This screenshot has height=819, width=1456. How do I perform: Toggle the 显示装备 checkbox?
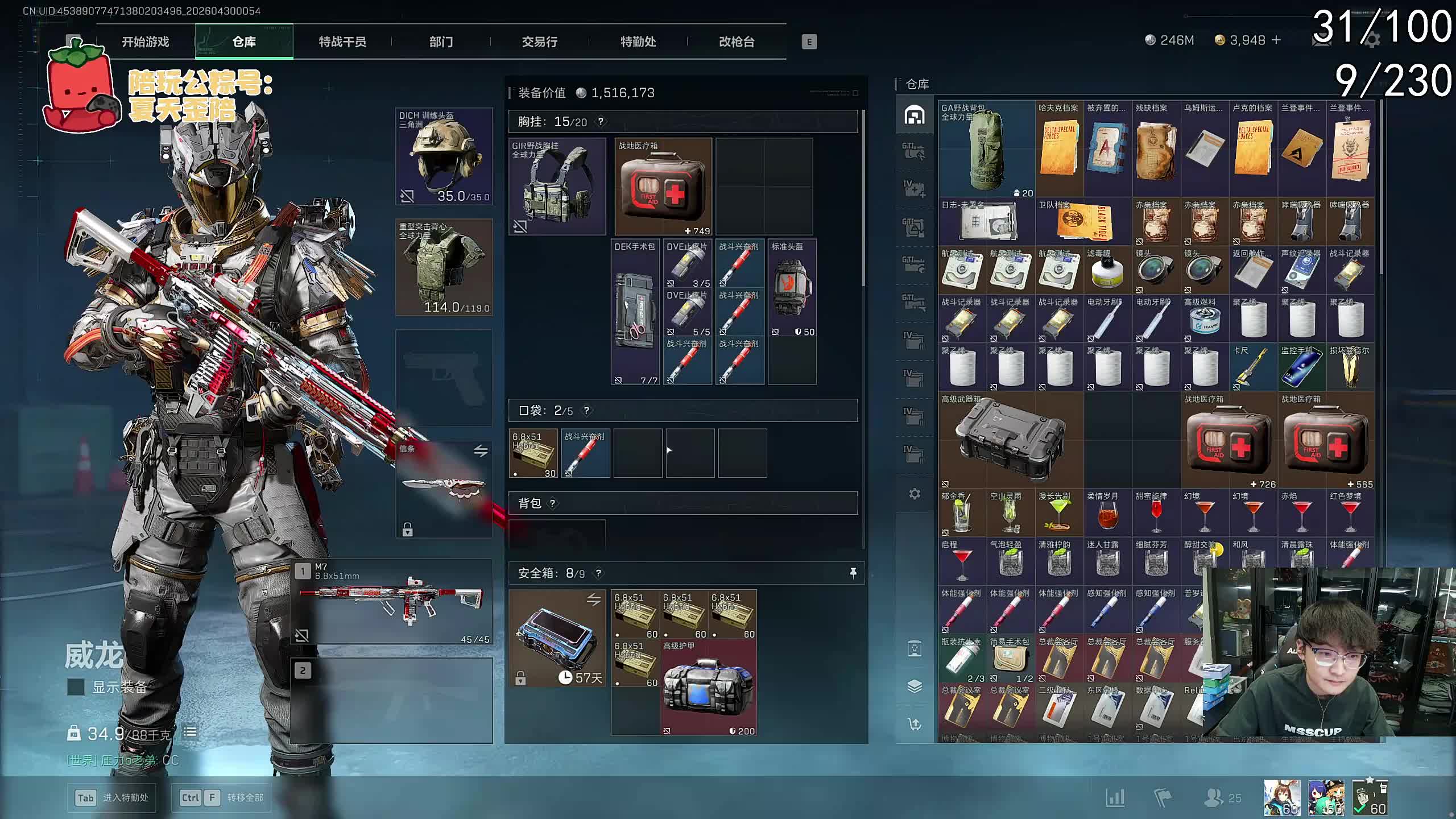coord(76,687)
